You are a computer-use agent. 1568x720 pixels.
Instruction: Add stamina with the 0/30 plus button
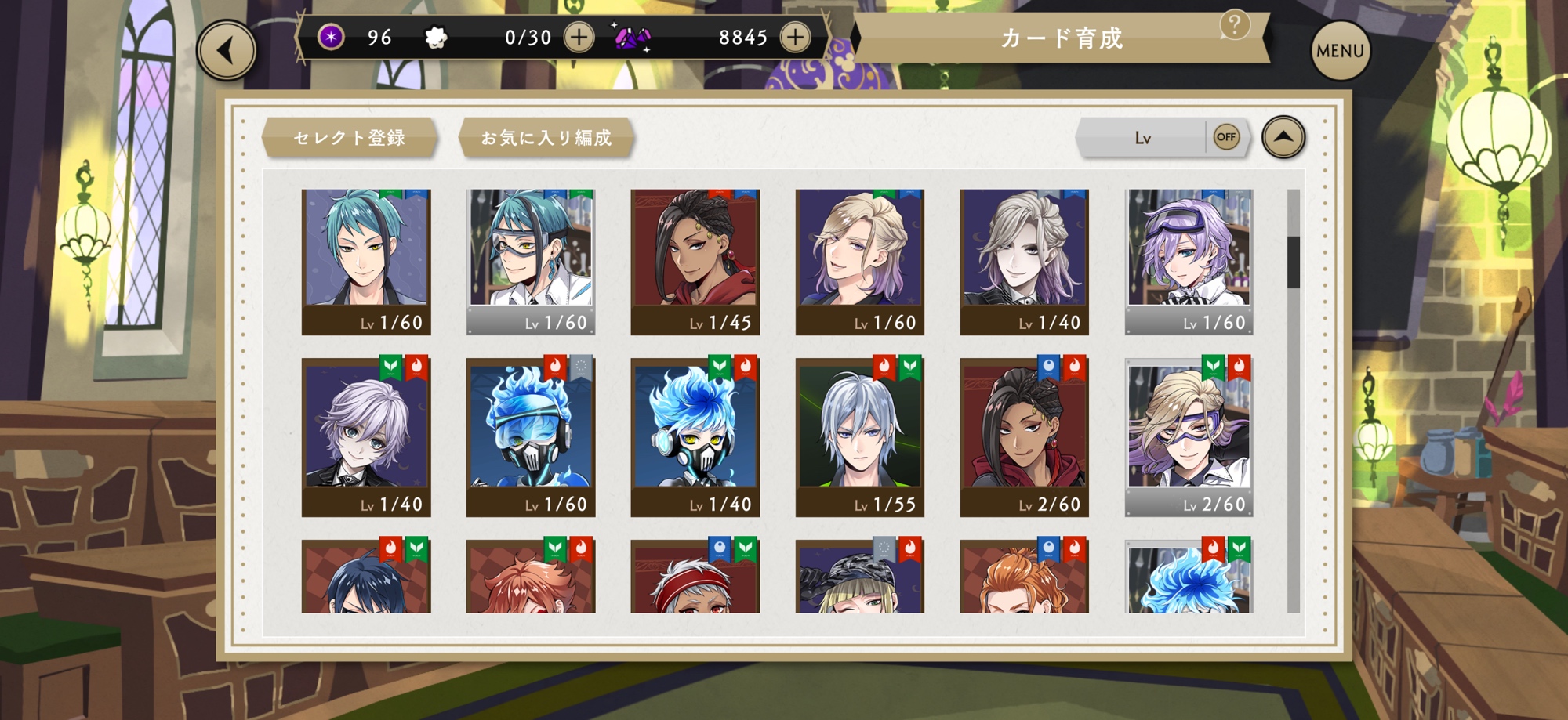[x=579, y=37]
